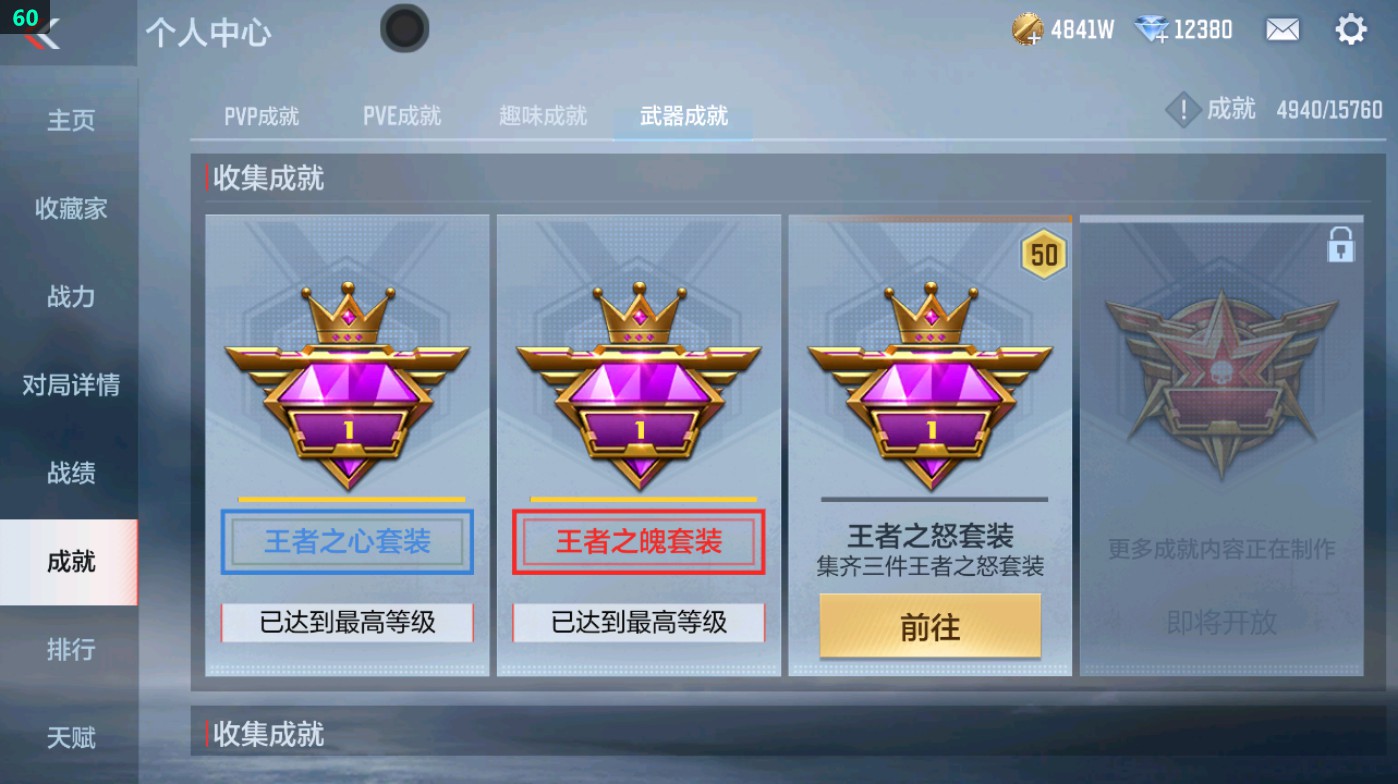
Task: Select 收藏家 in the sidebar
Action: [x=69, y=210]
